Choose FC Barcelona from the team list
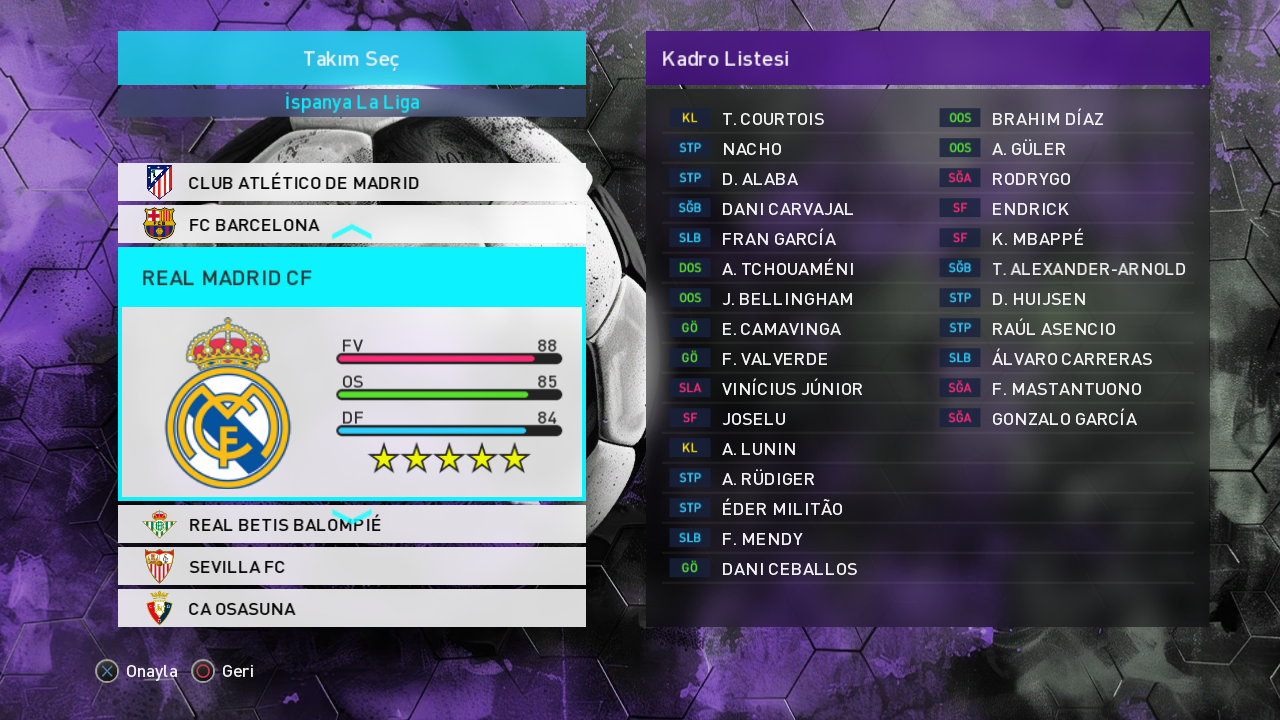 tap(351, 225)
